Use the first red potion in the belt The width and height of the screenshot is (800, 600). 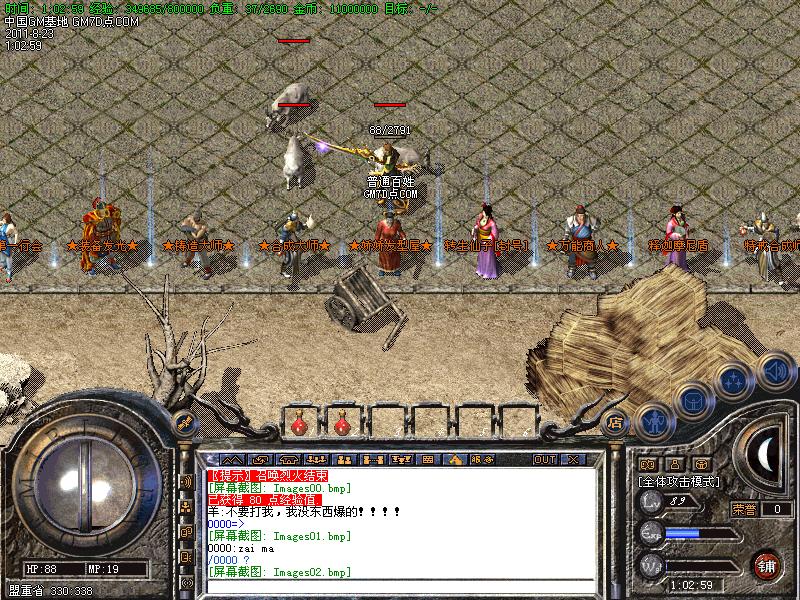point(297,425)
